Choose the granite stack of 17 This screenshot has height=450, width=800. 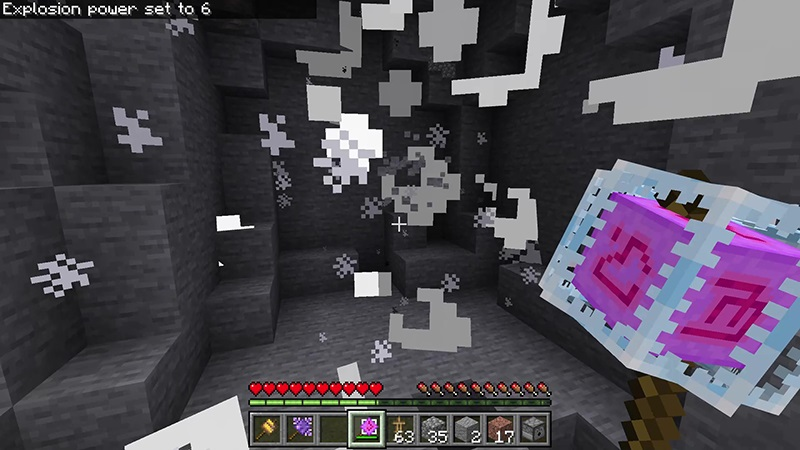click(x=503, y=428)
